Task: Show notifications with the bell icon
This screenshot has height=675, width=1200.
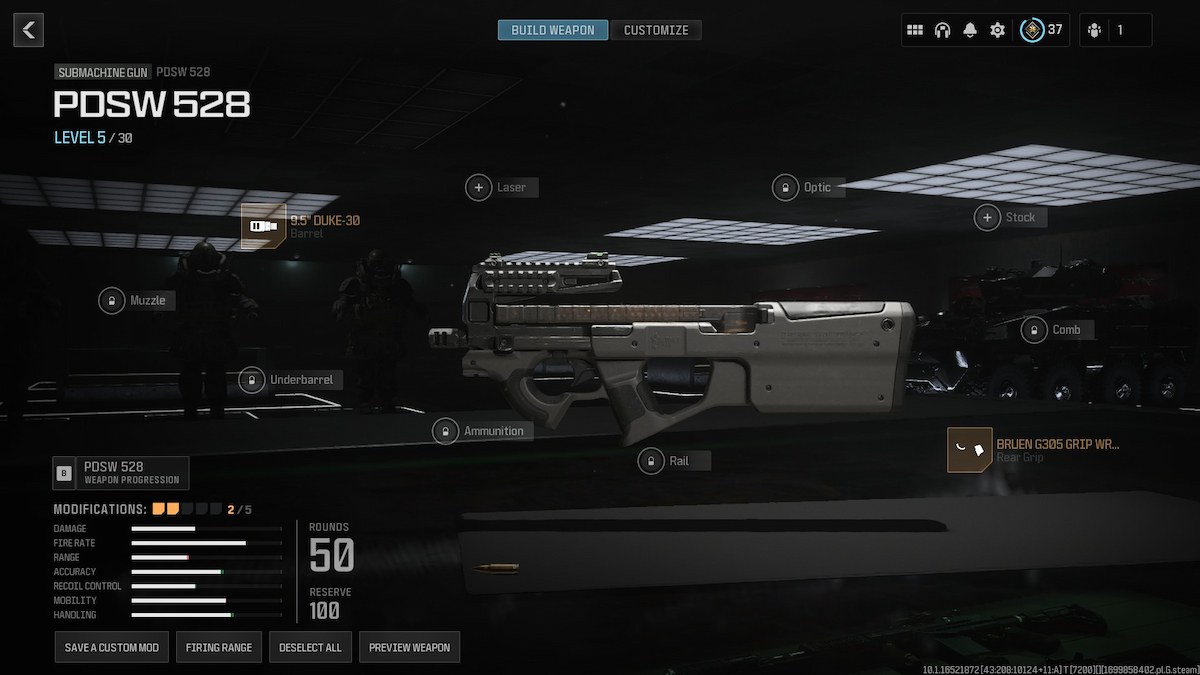Action: pyautogui.click(x=969, y=30)
